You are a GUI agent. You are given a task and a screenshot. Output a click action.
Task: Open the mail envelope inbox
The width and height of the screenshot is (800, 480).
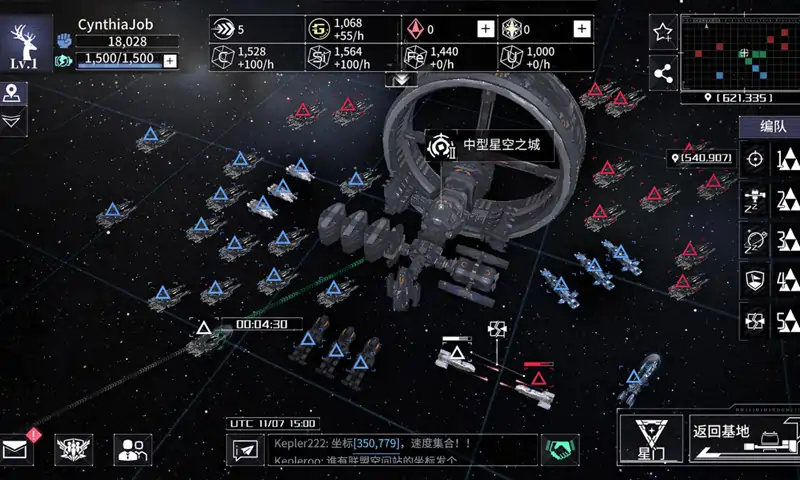[x=17, y=450]
